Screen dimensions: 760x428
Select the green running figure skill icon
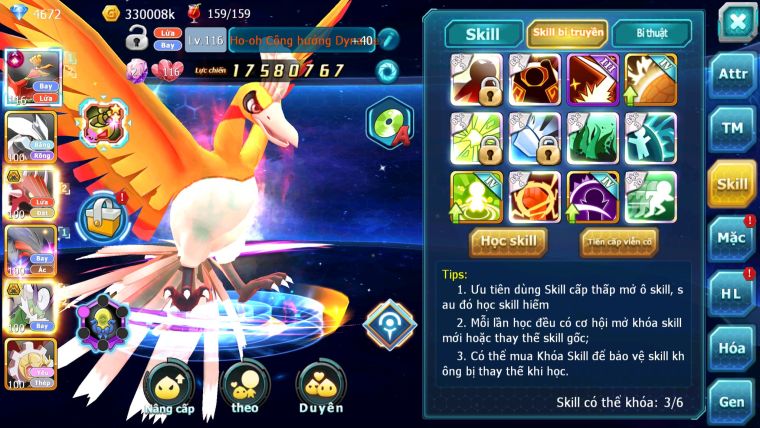650,197
